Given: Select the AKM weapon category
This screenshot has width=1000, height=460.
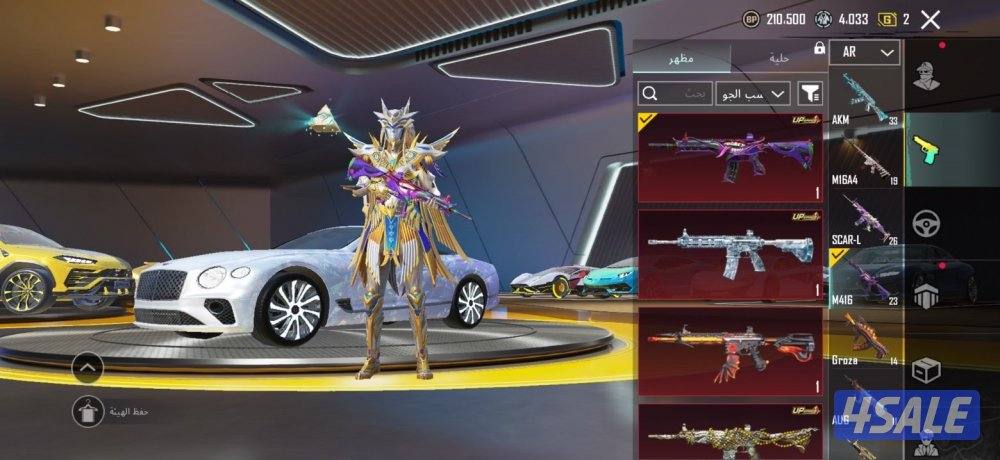Looking at the screenshot, I should click(x=864, y=99).
